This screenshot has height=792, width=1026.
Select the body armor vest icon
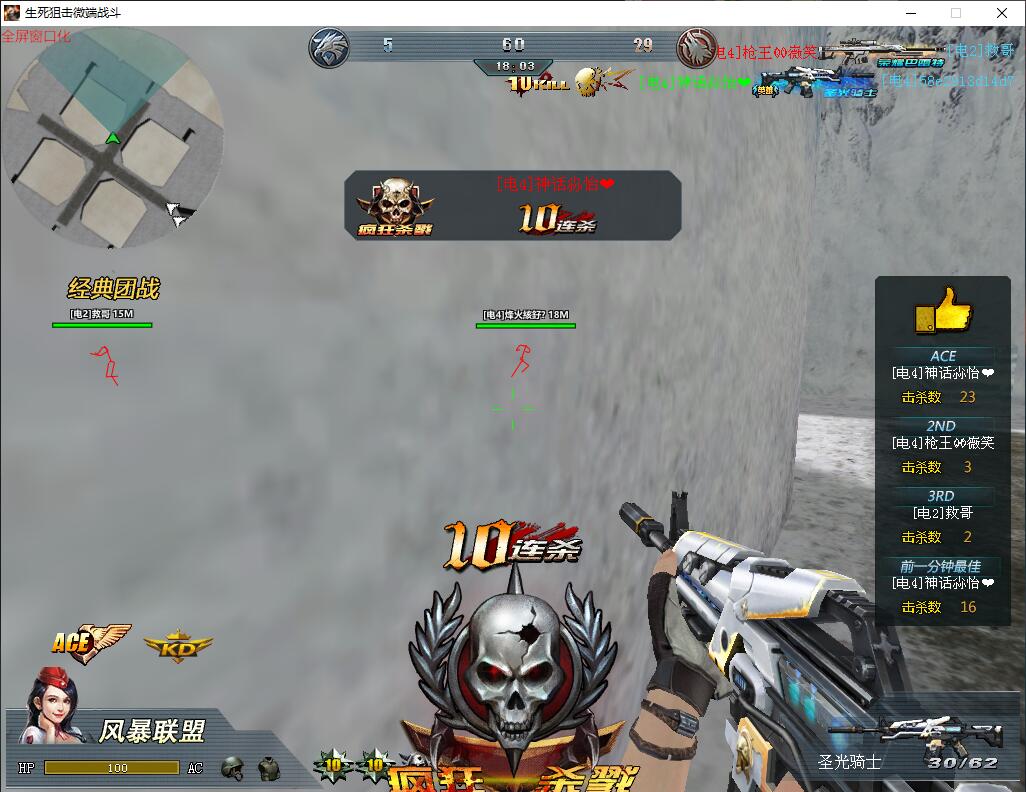pyautogui.click(x=268, y=768)
